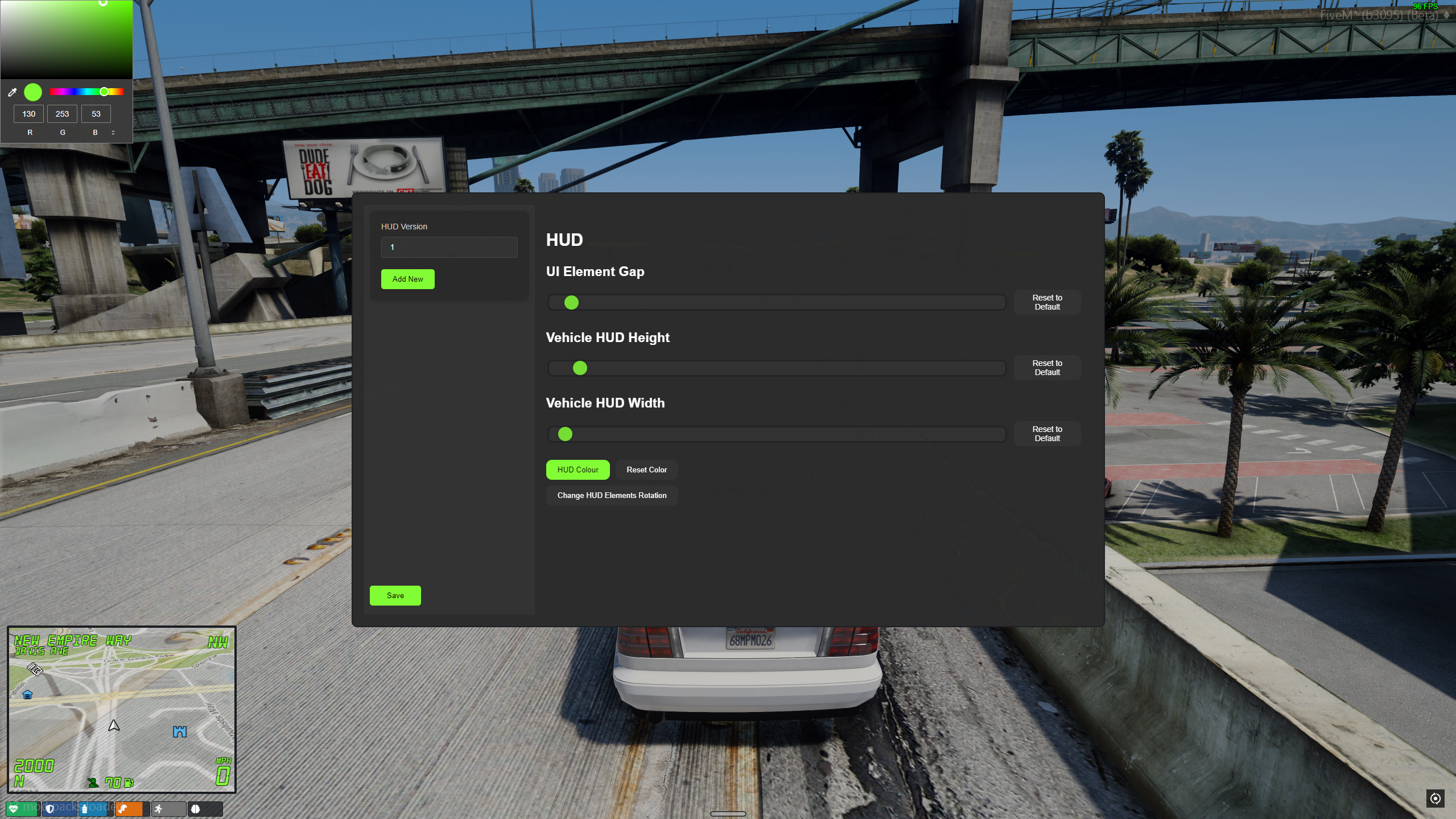Select the green value input box

(x=62, y=114)
